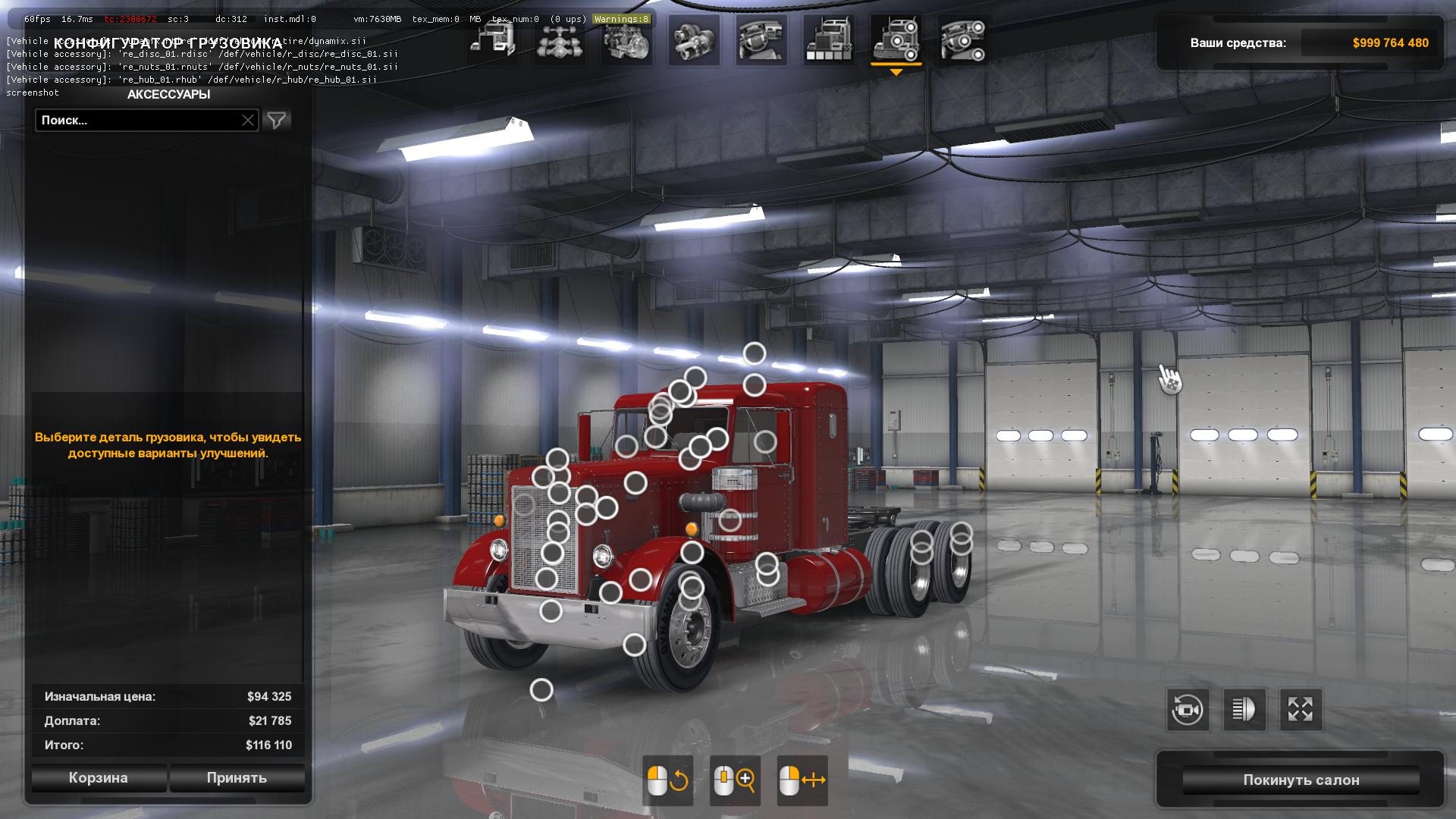Switch to the truck paint job tab
This screenshot has width=1456, height=819.
click(829, 39)
